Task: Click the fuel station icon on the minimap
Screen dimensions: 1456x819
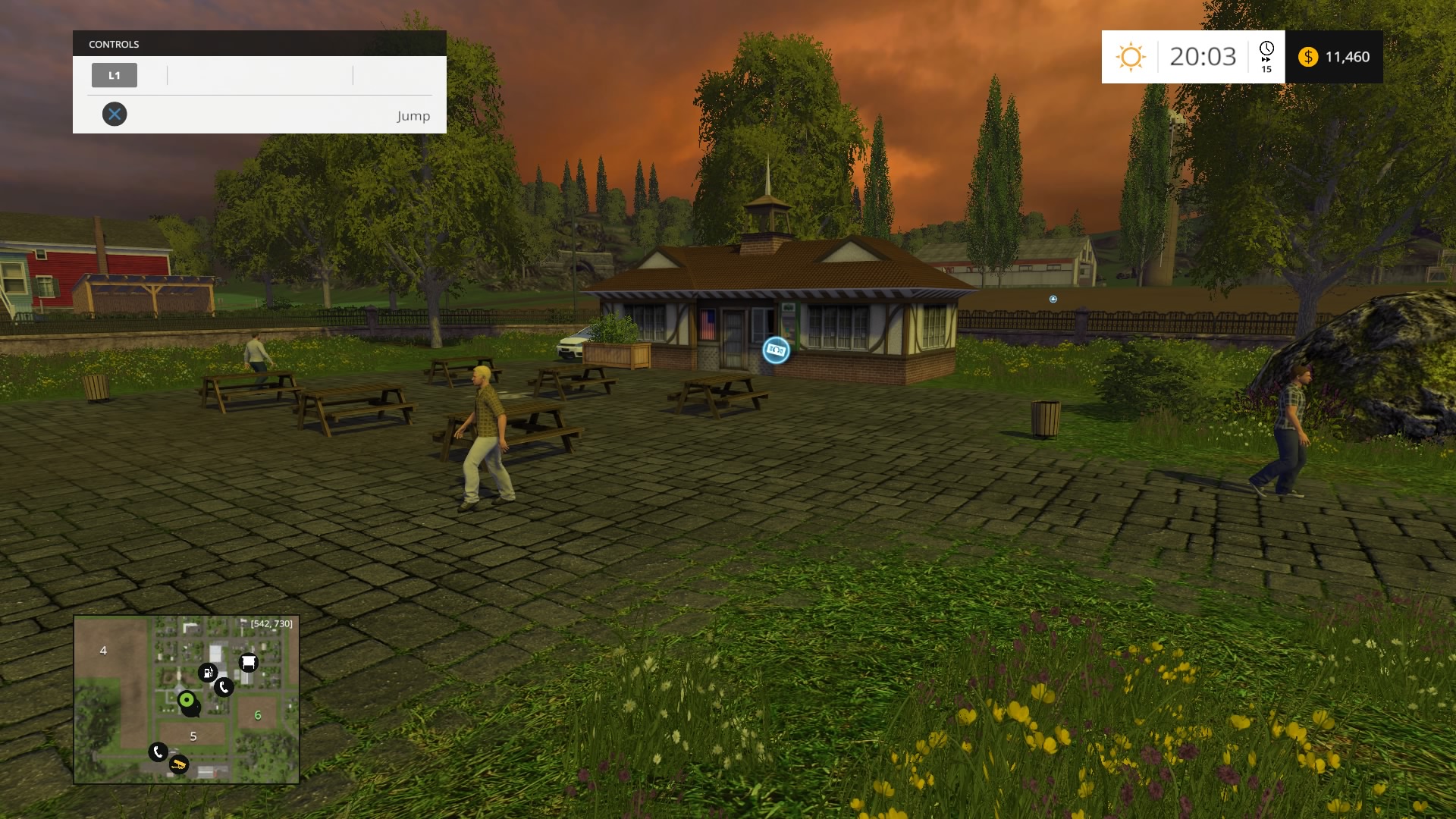Action: pyautogui.click(x=208, y=673)
